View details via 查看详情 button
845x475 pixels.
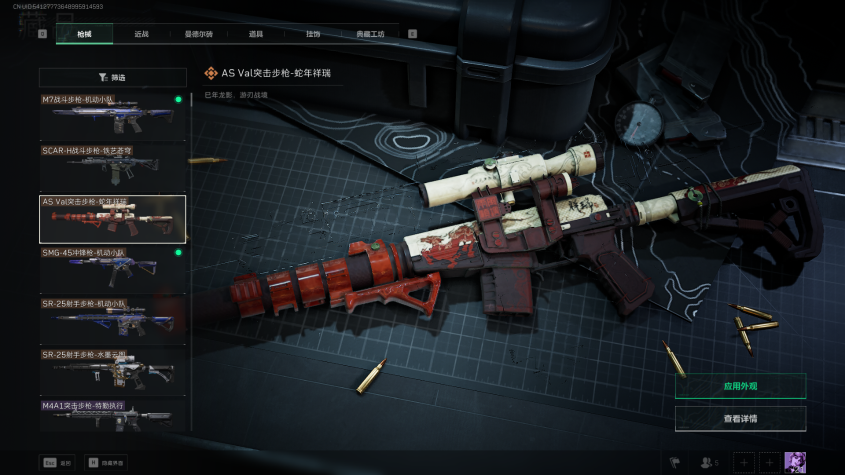[x=740, y=419]
